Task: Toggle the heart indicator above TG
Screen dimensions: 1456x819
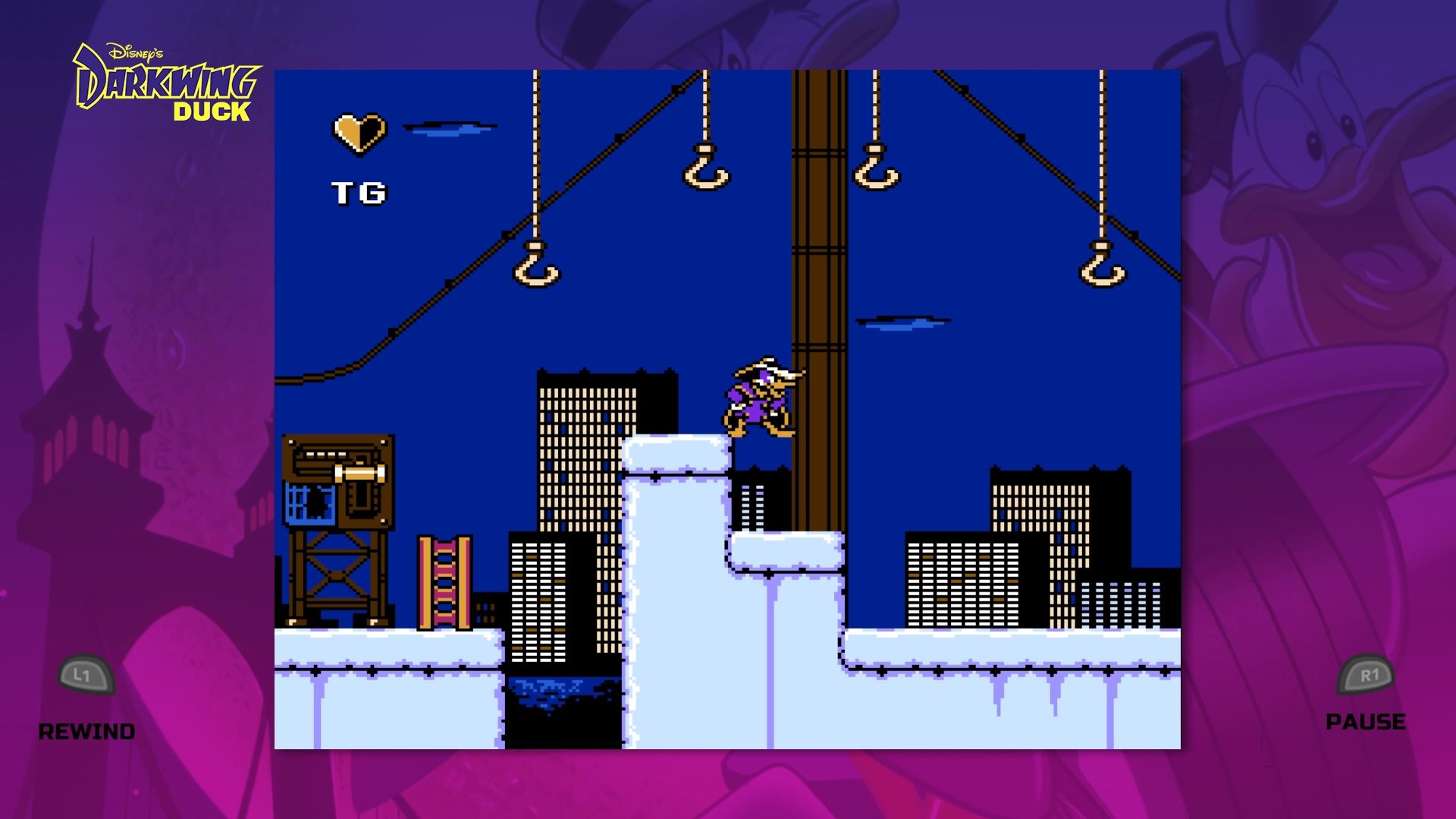Action: [358, 133]
